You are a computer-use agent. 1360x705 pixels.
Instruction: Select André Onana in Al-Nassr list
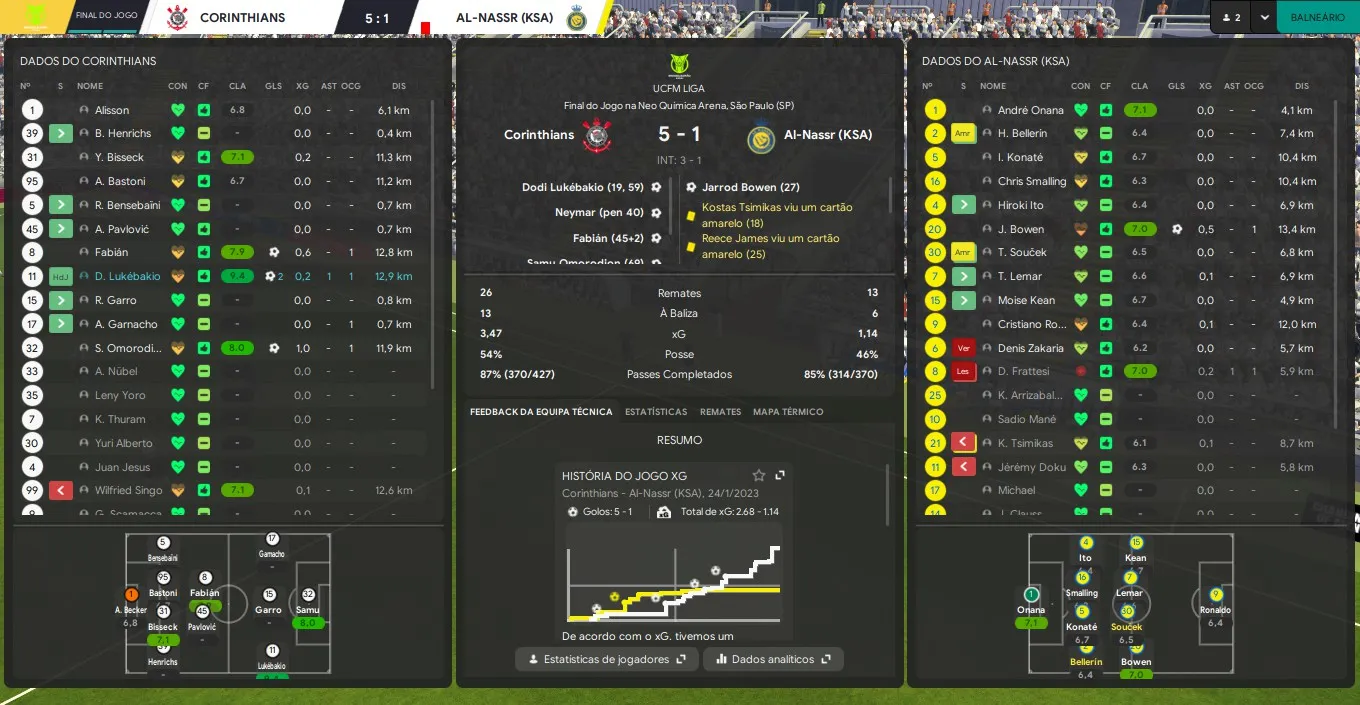1029,110
